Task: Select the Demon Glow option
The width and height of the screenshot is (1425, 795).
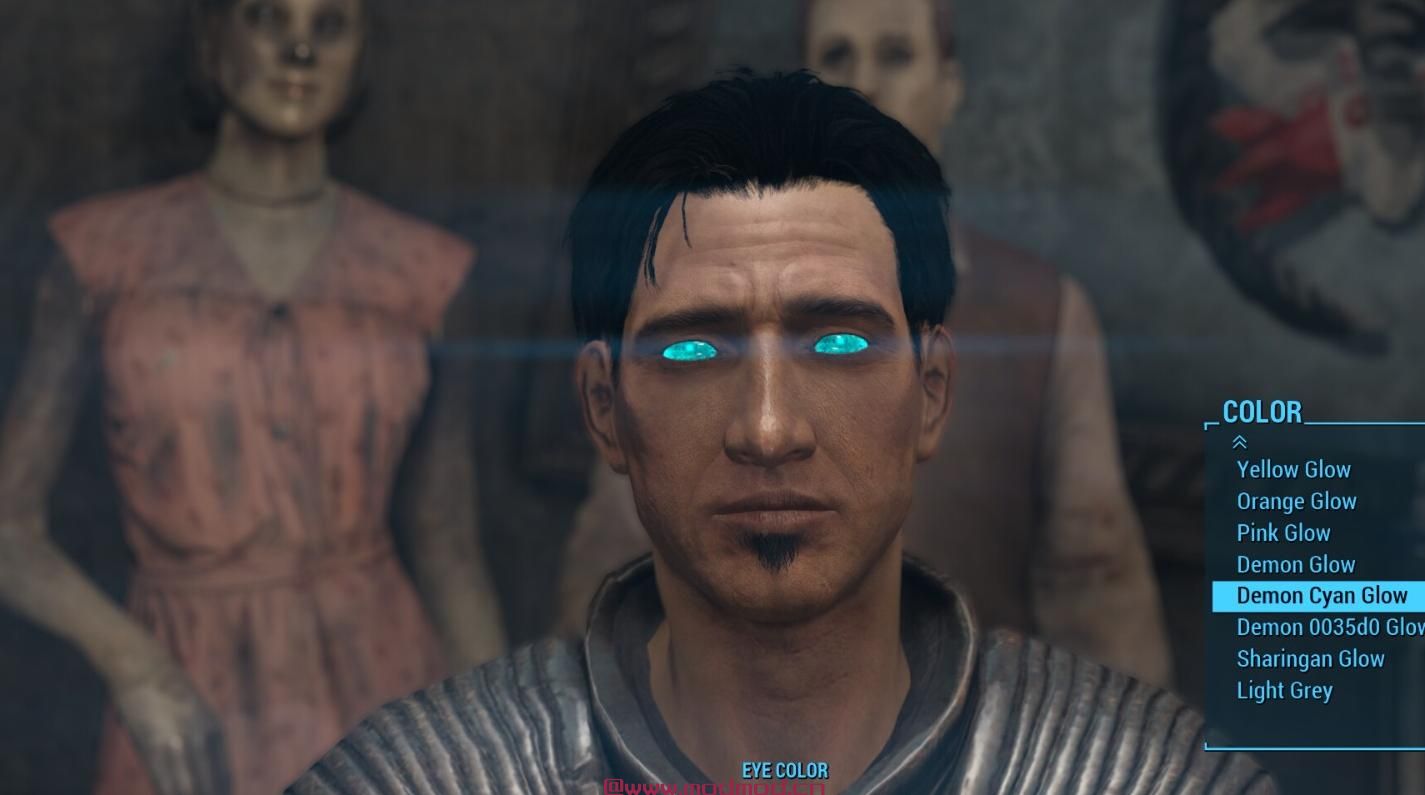Action: coord(1295,564)
